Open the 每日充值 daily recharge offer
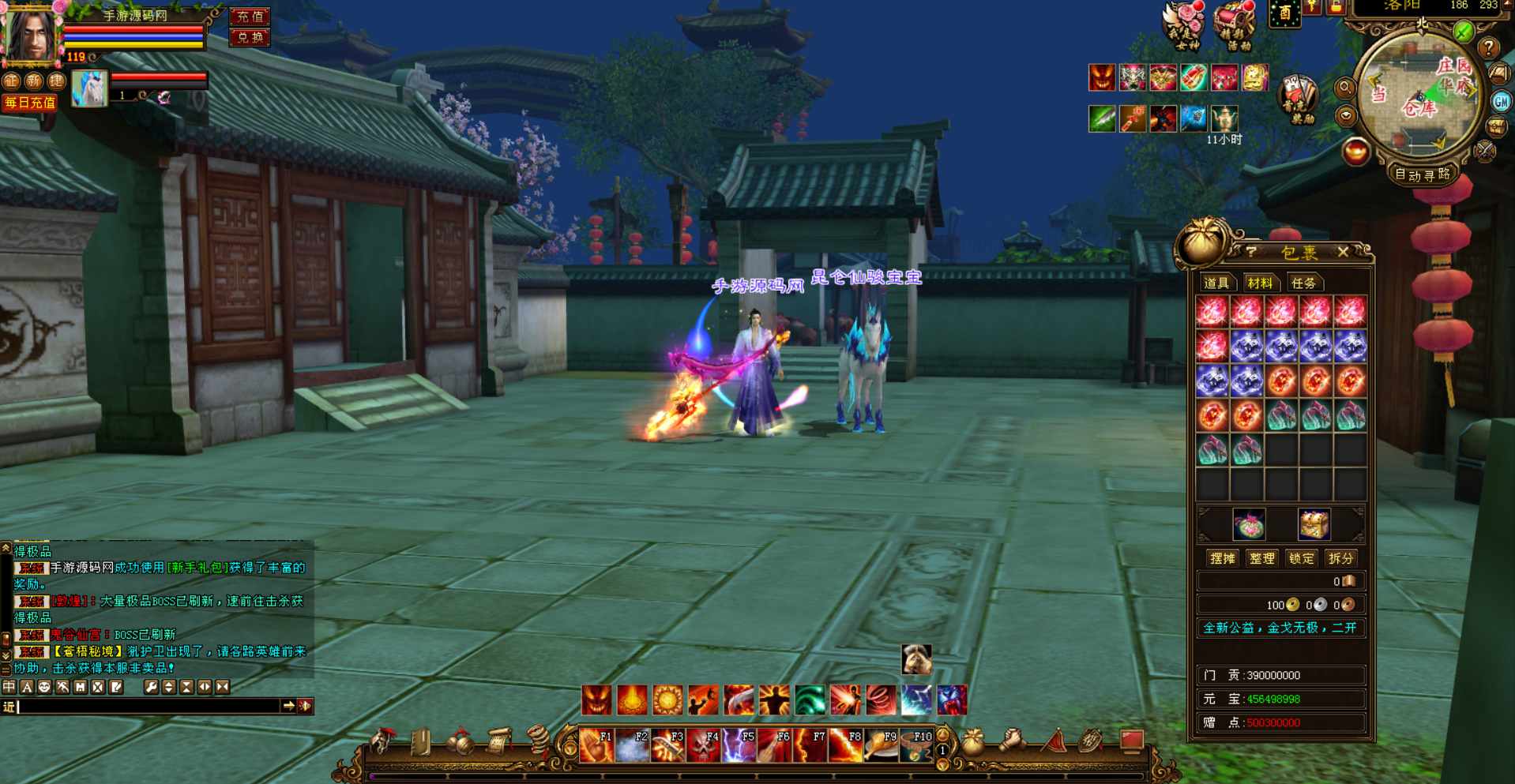Viewport: 1515px width, 784px height. pos(30,103)
